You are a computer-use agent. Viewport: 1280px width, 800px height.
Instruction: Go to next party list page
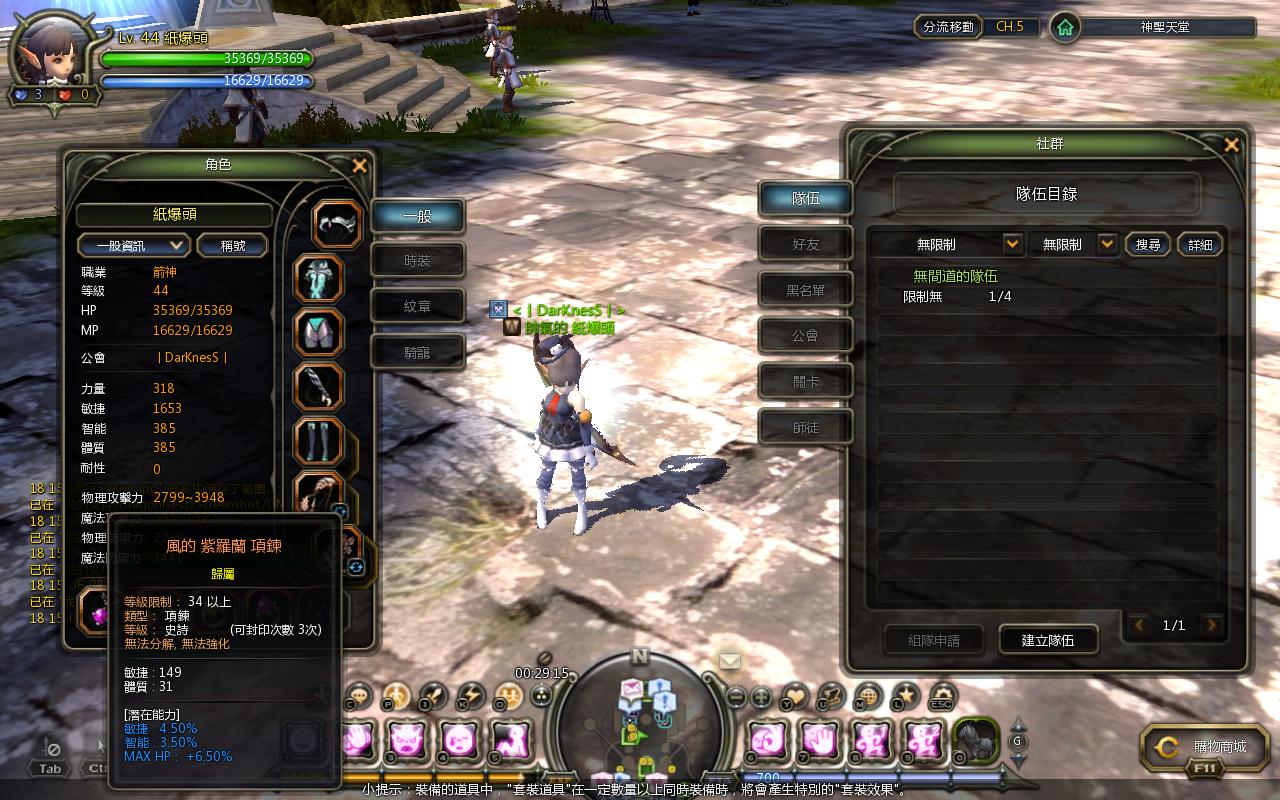1212,626
